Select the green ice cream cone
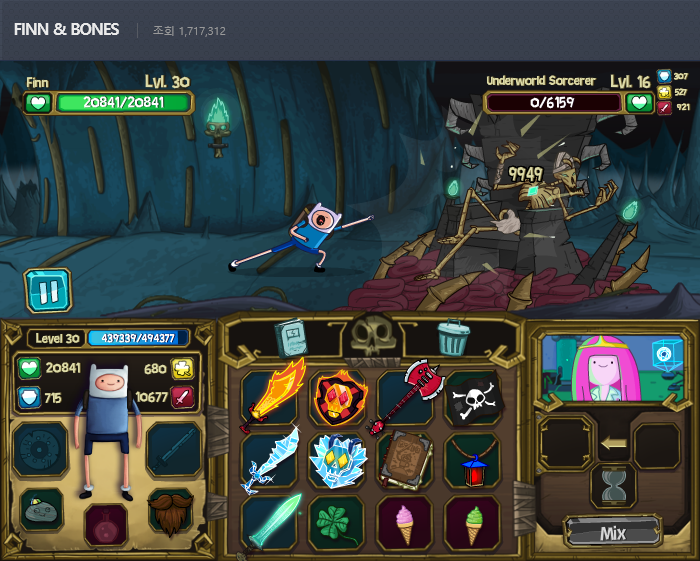The image size is (700, 561). click(470, 521)
